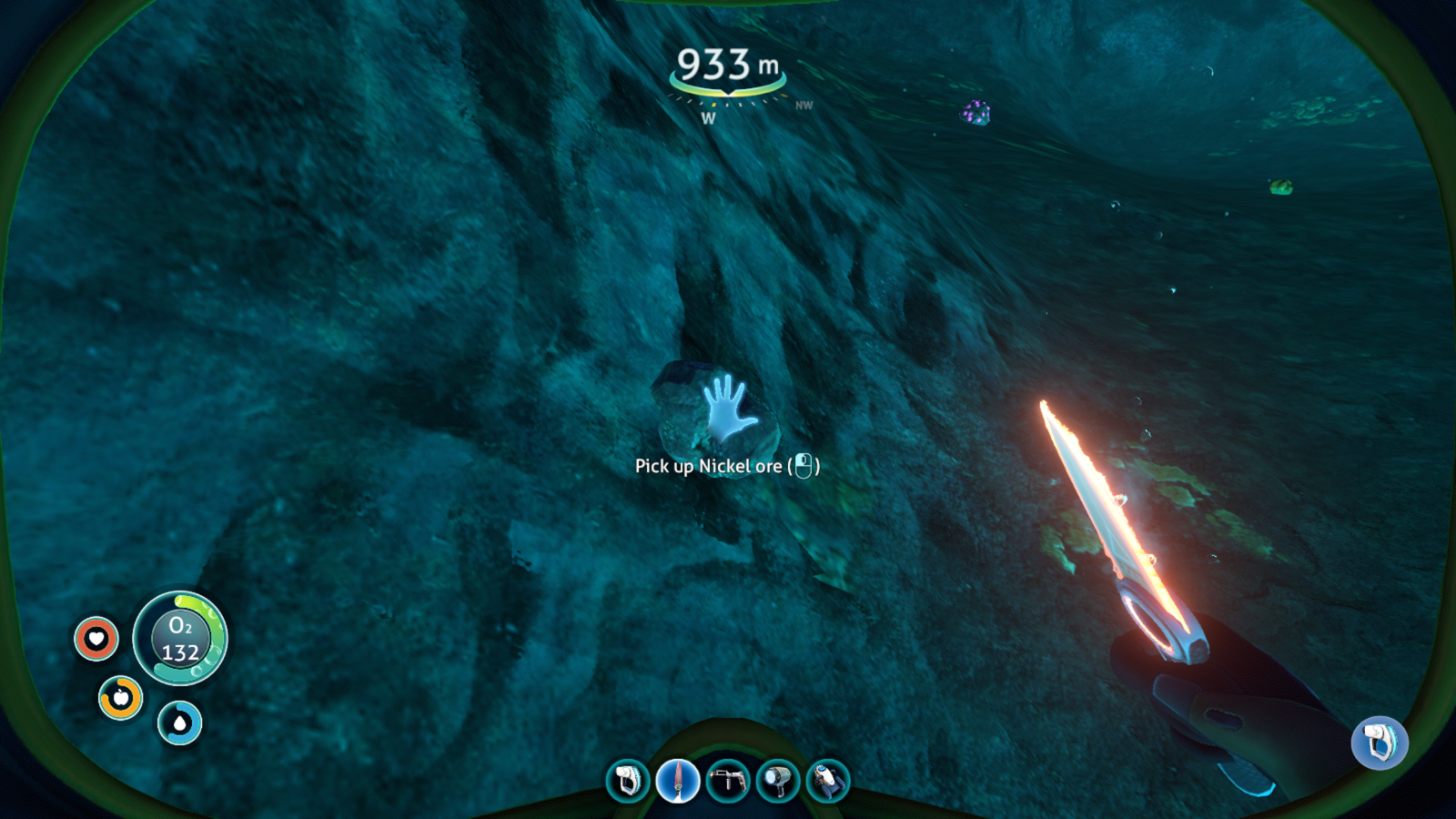Click the standalone blue-circled scanner indicator
Screen dimensions: 1456x819
coord(1380,742)
